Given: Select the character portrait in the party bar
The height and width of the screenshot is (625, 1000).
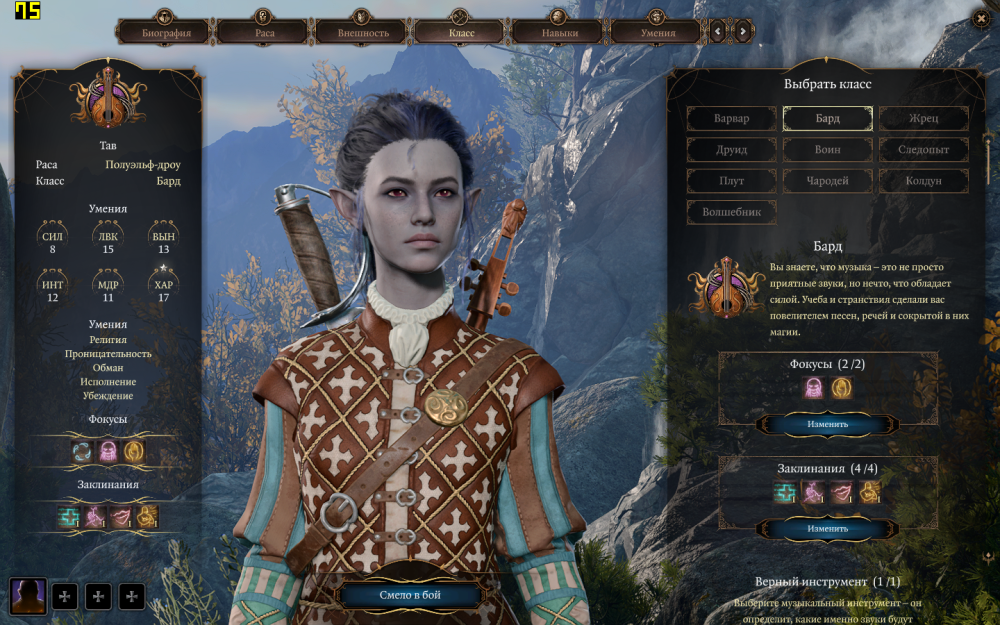Looking at the screenshot, I should tap(27, 596).
